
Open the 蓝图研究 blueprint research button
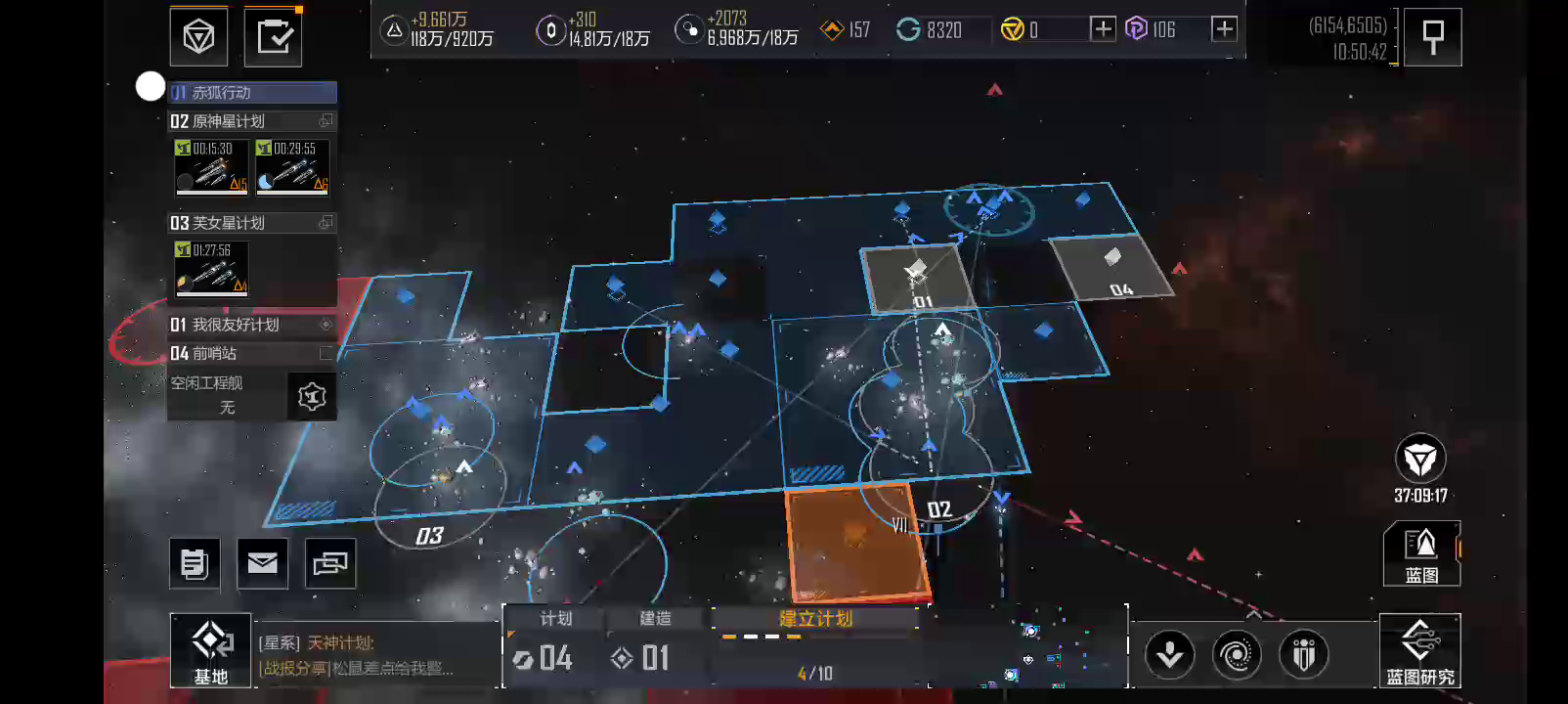pyautogui.click(x=1419, y=650)
